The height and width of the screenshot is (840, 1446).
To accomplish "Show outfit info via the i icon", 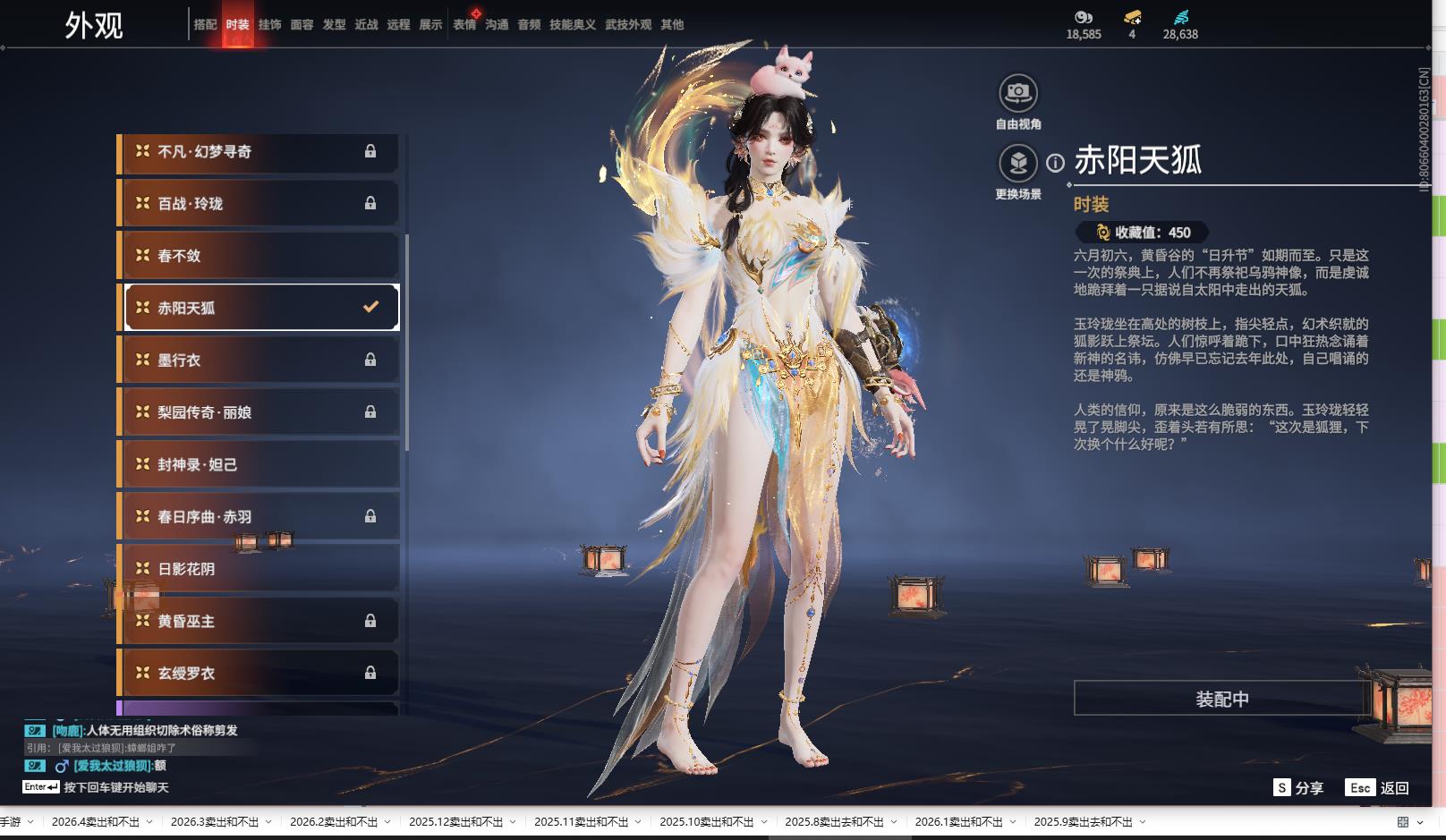I will click(1056, 163).
